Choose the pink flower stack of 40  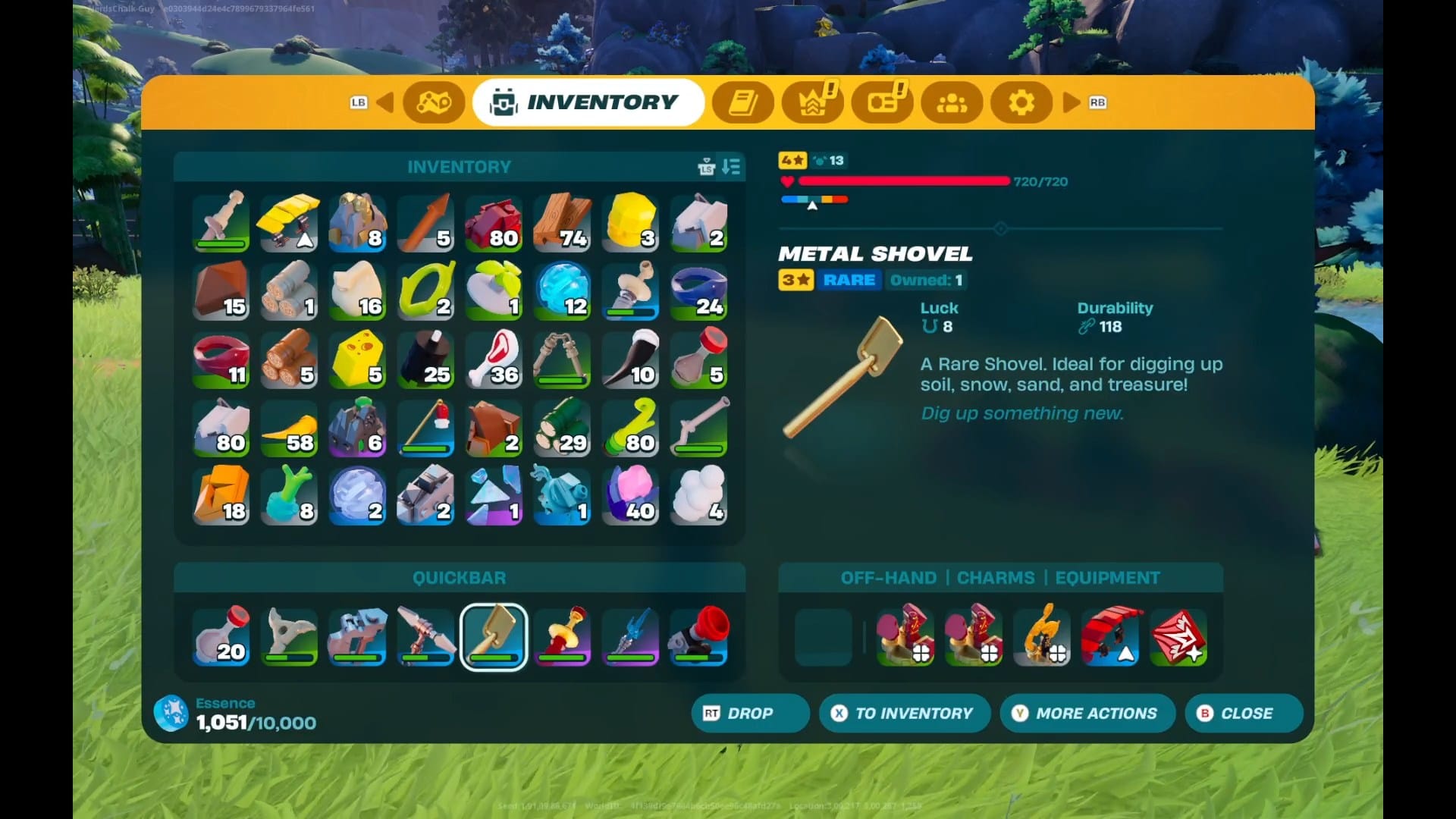pyautogui.click(x=630, y=495)
